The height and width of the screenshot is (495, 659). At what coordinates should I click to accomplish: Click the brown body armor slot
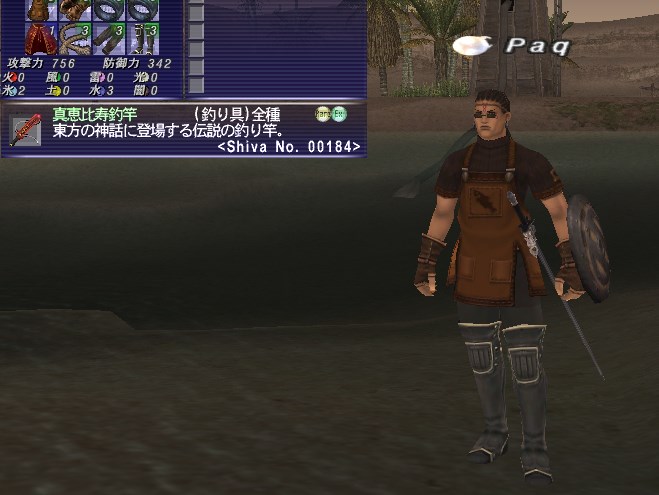pos(40,9)
